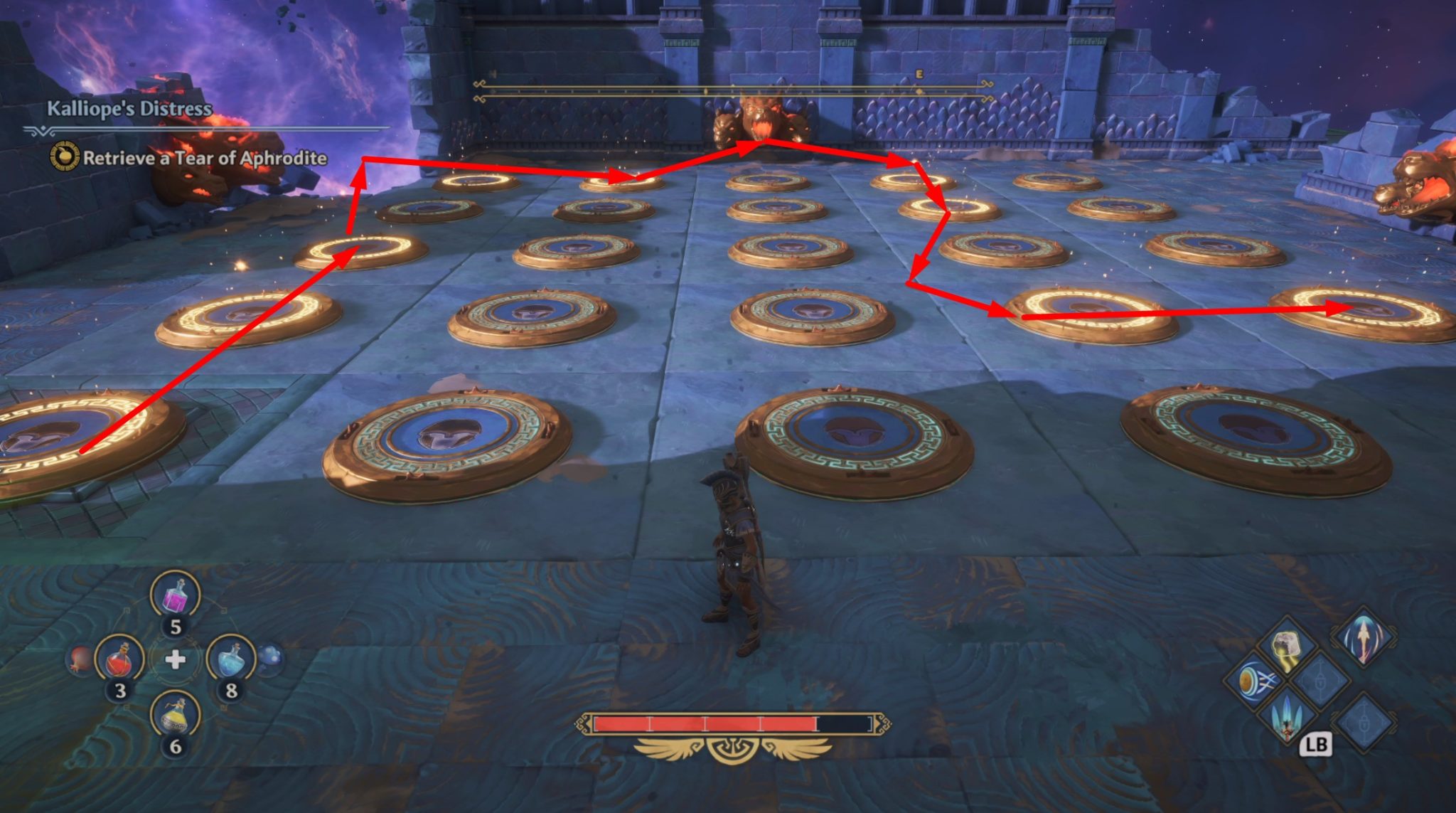Select the blue stamina potion with 8 charges
1456x813 pixels.
232,659
